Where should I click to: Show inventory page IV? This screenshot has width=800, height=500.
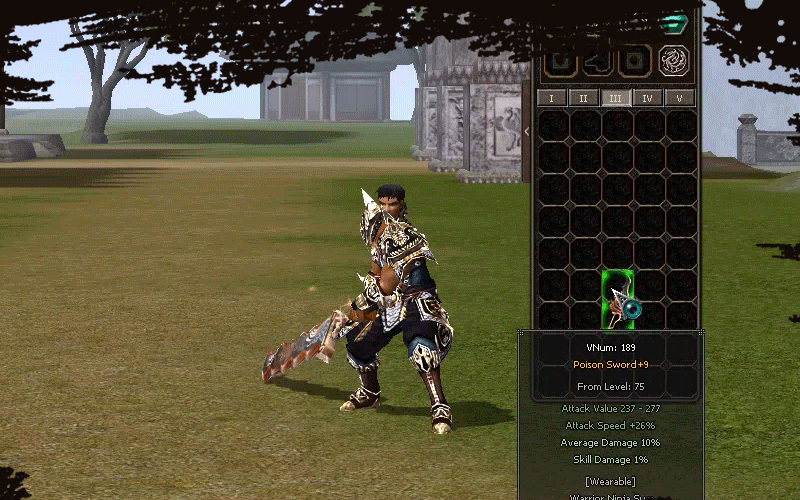(x=648, y=98)
